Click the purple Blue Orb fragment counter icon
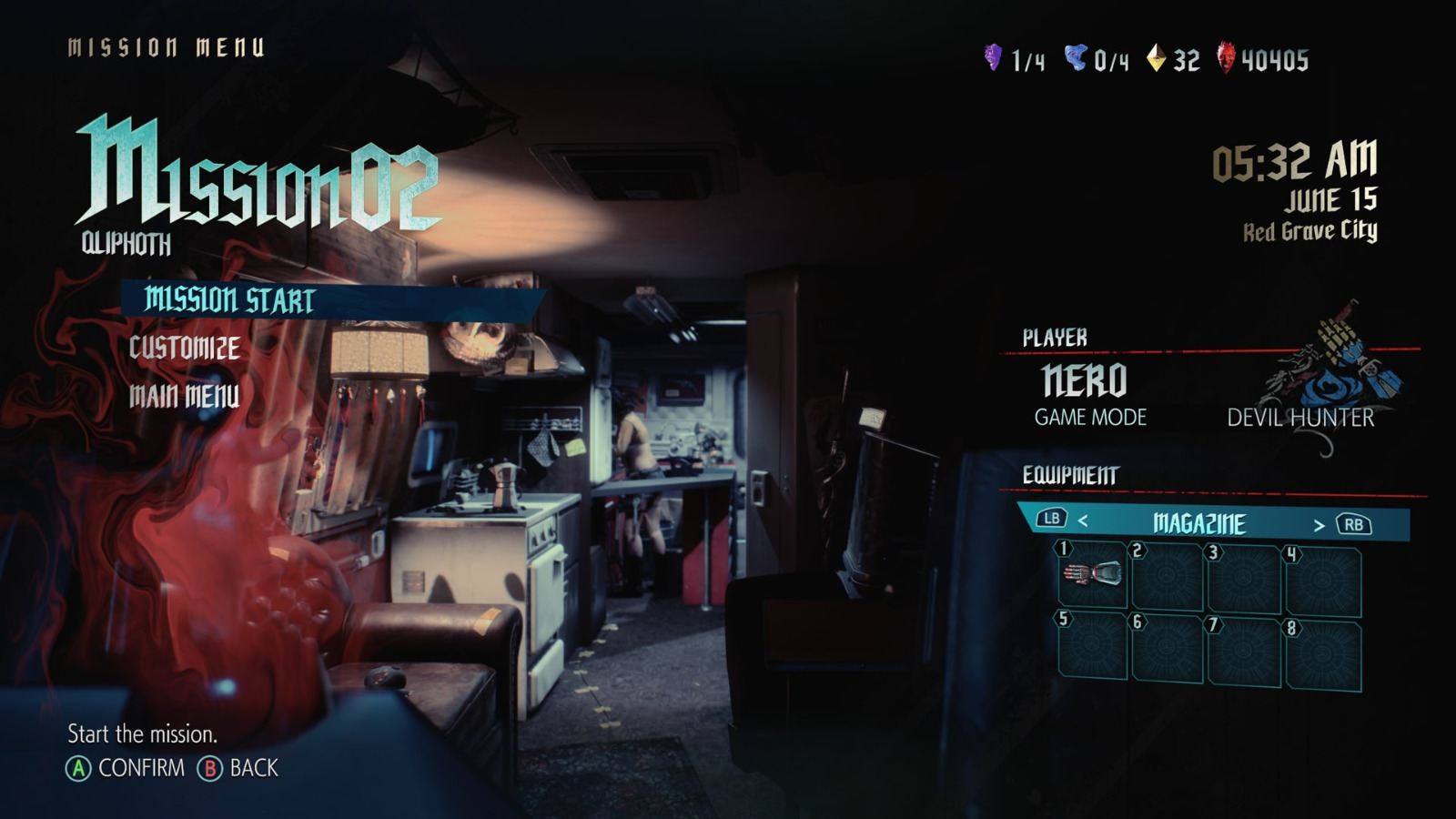The height and width of the screenshot is (819, 1456). click(992, 56)
